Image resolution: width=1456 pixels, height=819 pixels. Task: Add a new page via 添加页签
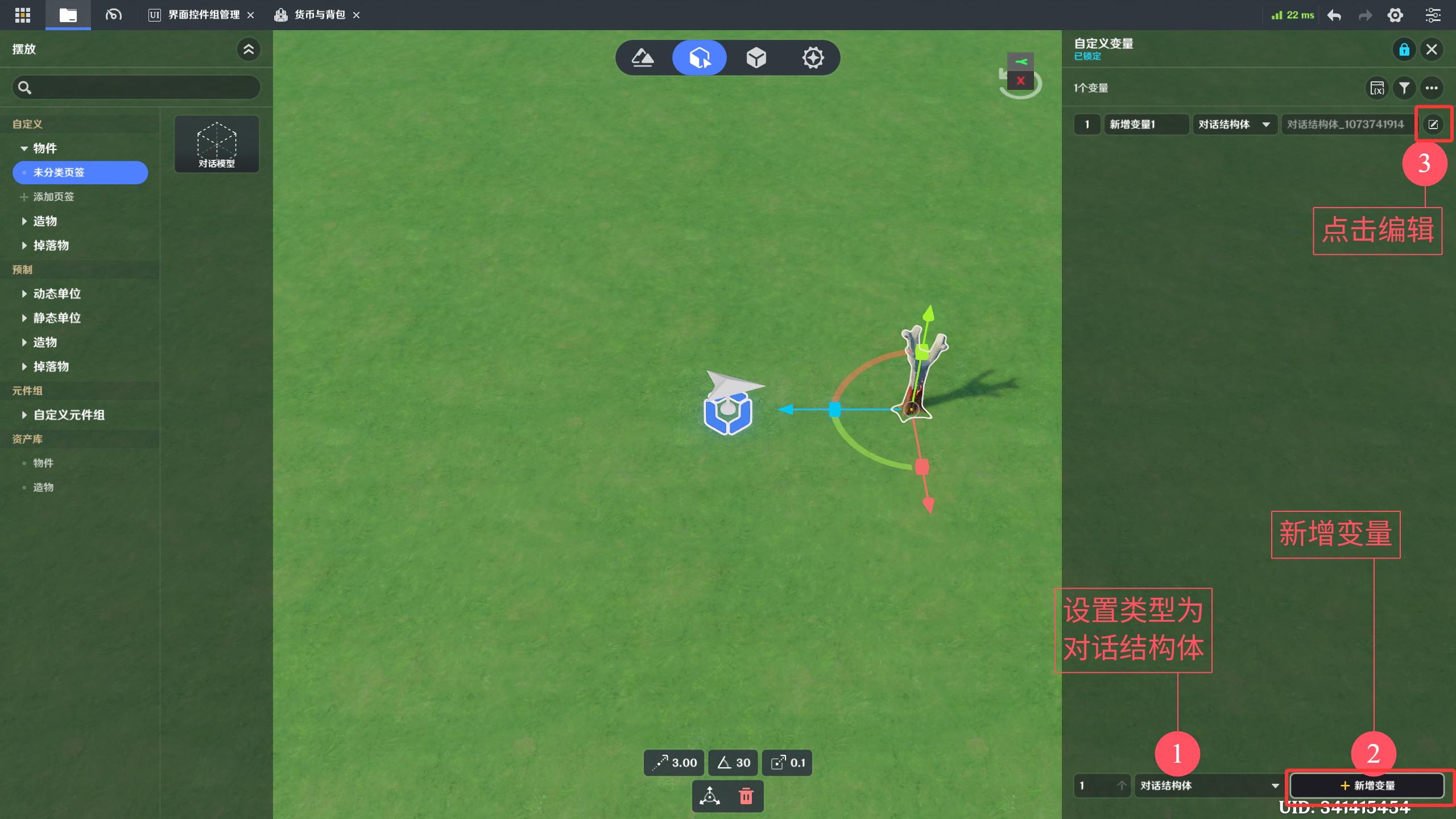[x=53, y=197]
